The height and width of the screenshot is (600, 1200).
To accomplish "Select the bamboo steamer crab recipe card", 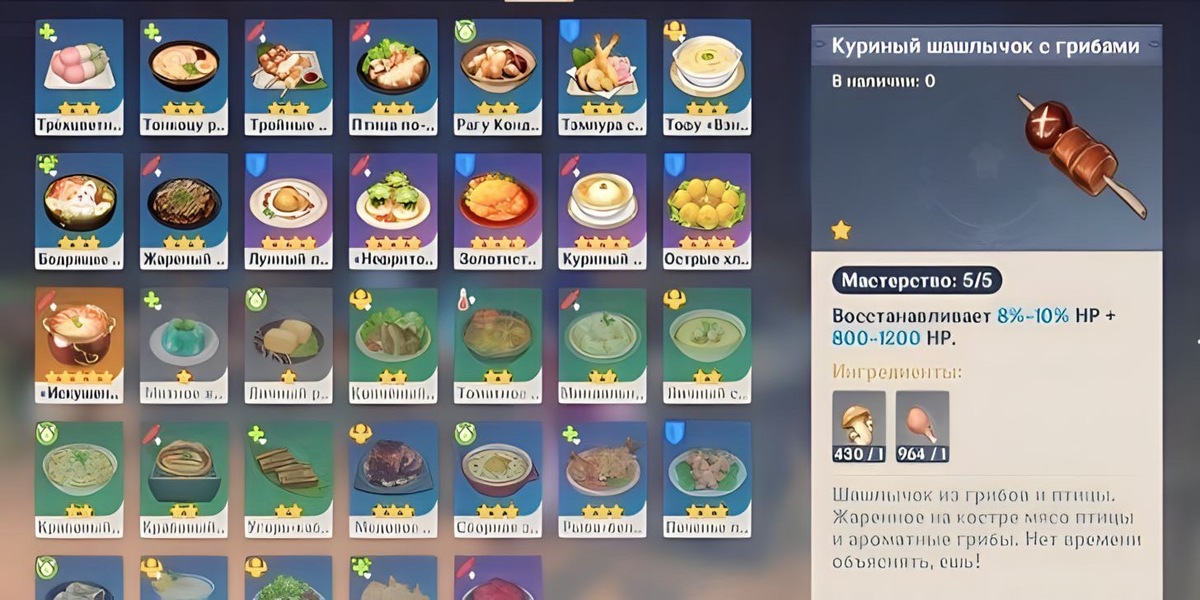I will click(184, 478).
